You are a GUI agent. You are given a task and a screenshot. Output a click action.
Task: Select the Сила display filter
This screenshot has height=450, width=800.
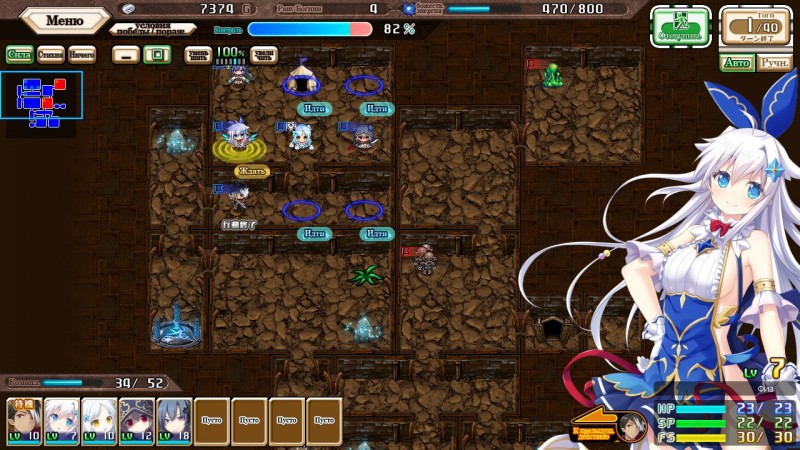19,54
